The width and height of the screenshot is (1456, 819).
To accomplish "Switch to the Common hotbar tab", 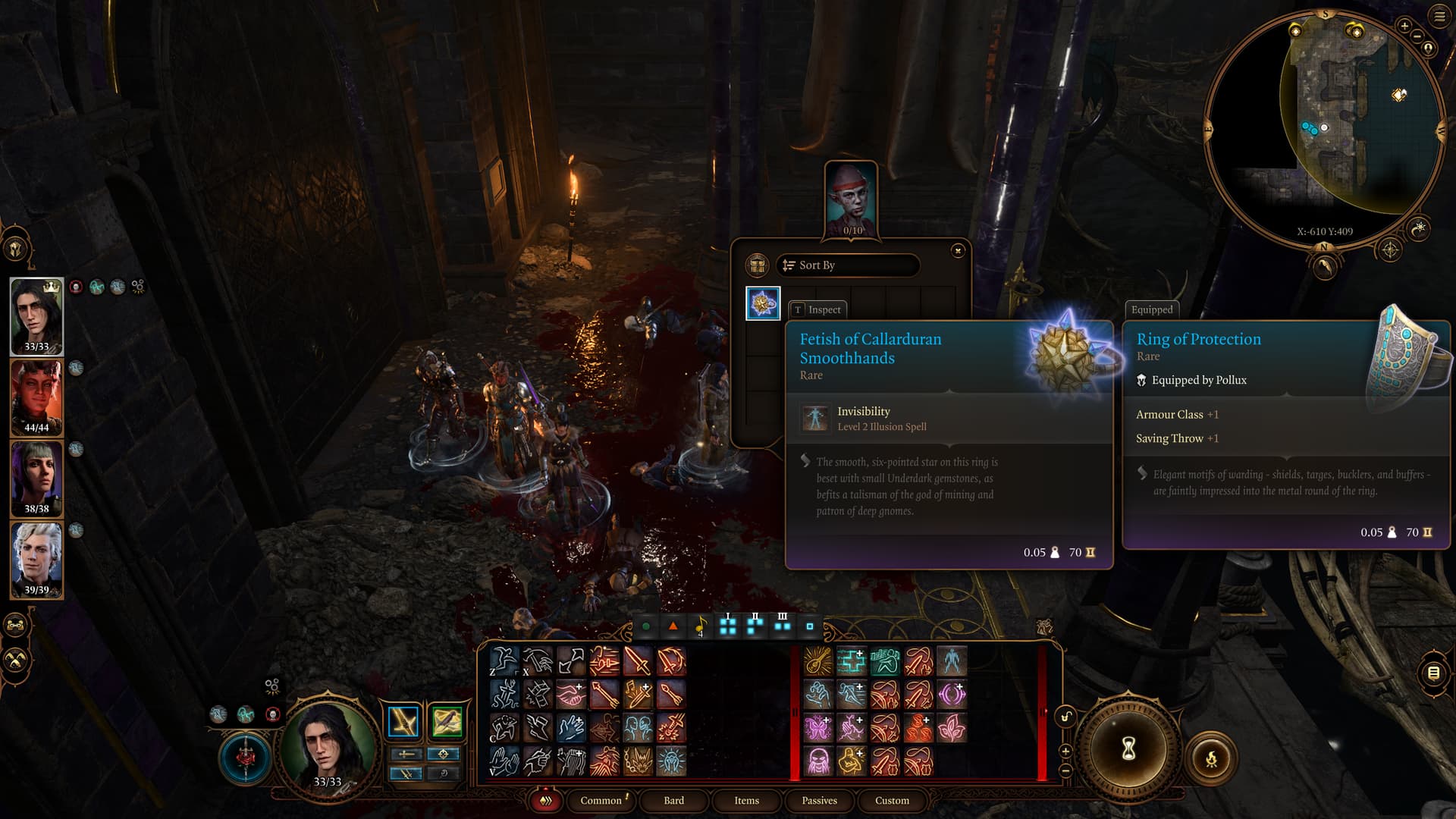I will tap(601, 800).
